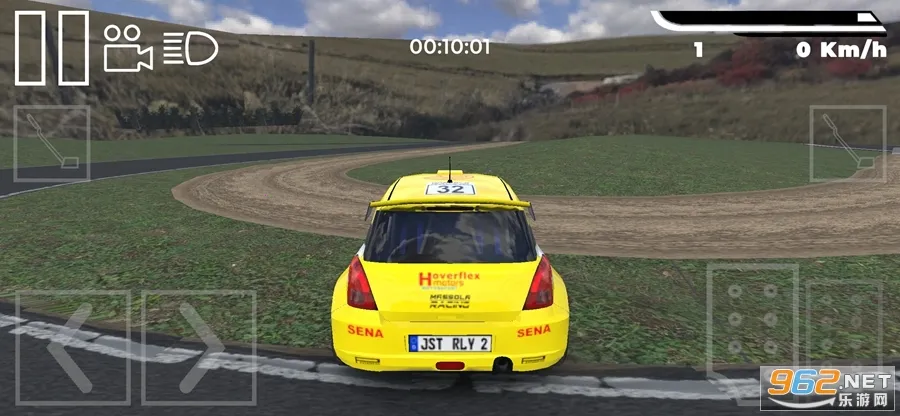Viewport: 900px width, 416px height.
Task: Steer left with the left arrow control
Action: click(x=72, y=347)
